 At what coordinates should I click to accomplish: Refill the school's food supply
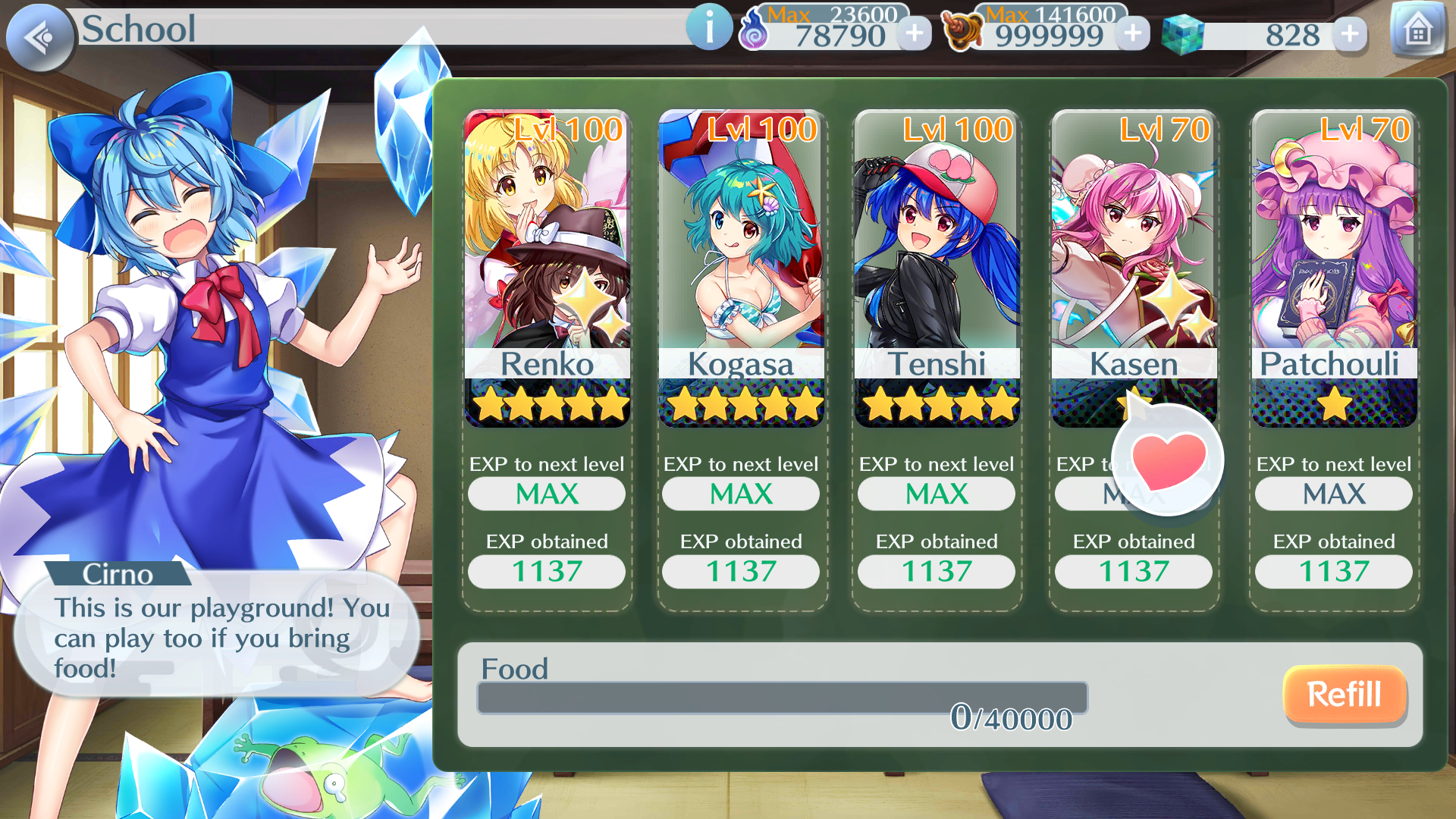[x=1344, y=695]
